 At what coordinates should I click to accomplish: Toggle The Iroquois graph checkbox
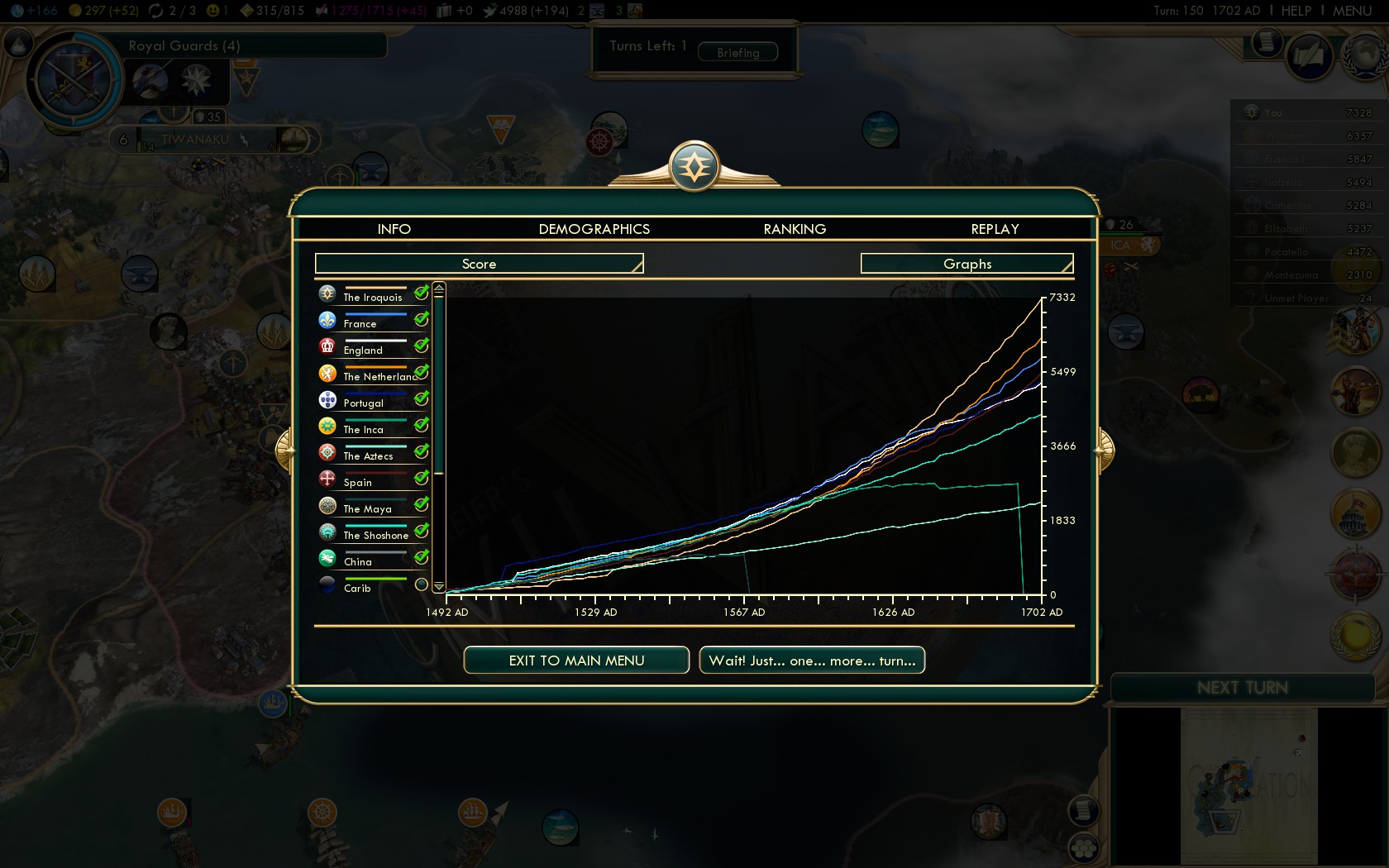point(421,293)
